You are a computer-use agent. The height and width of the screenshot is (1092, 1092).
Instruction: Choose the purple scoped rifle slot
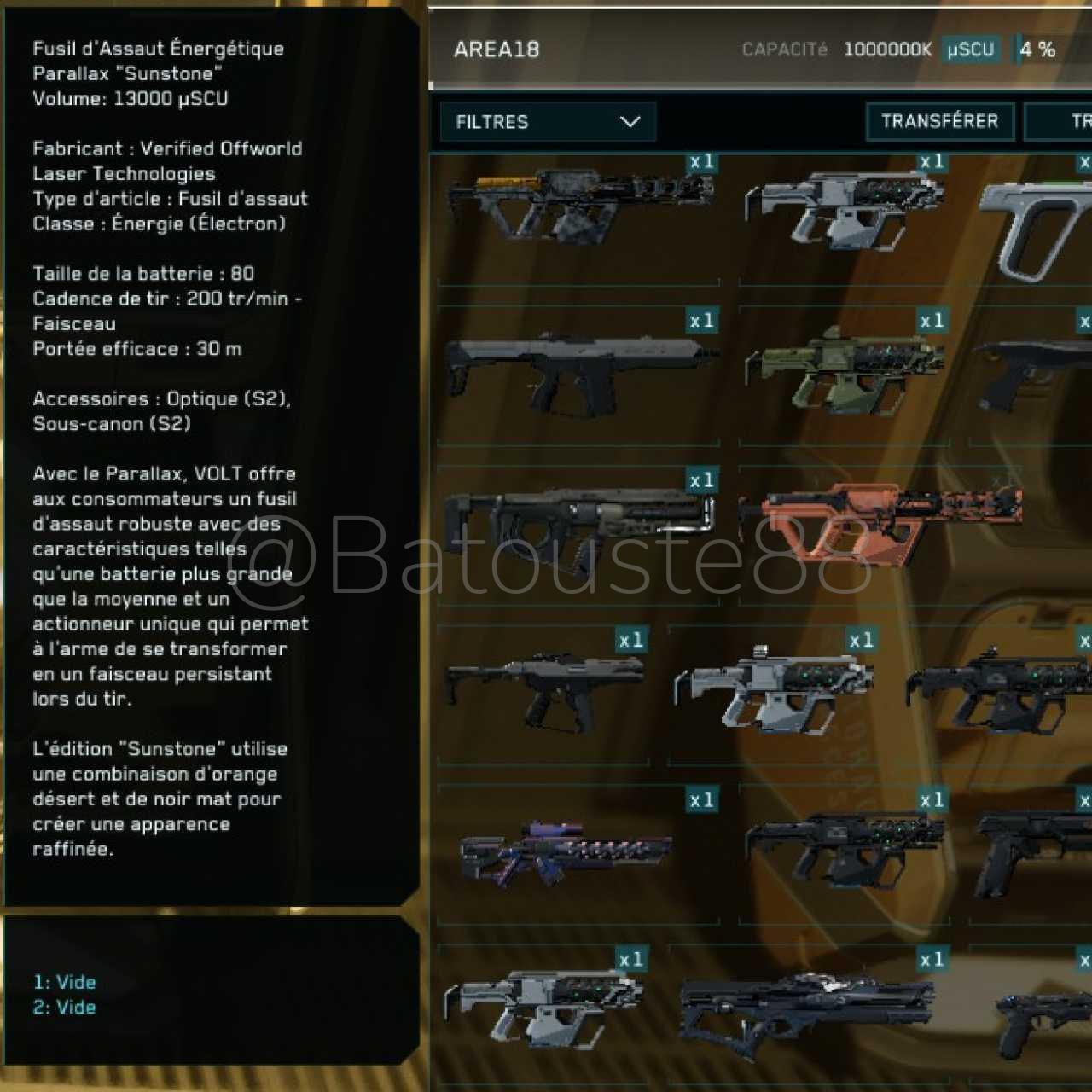pos(567,853)
